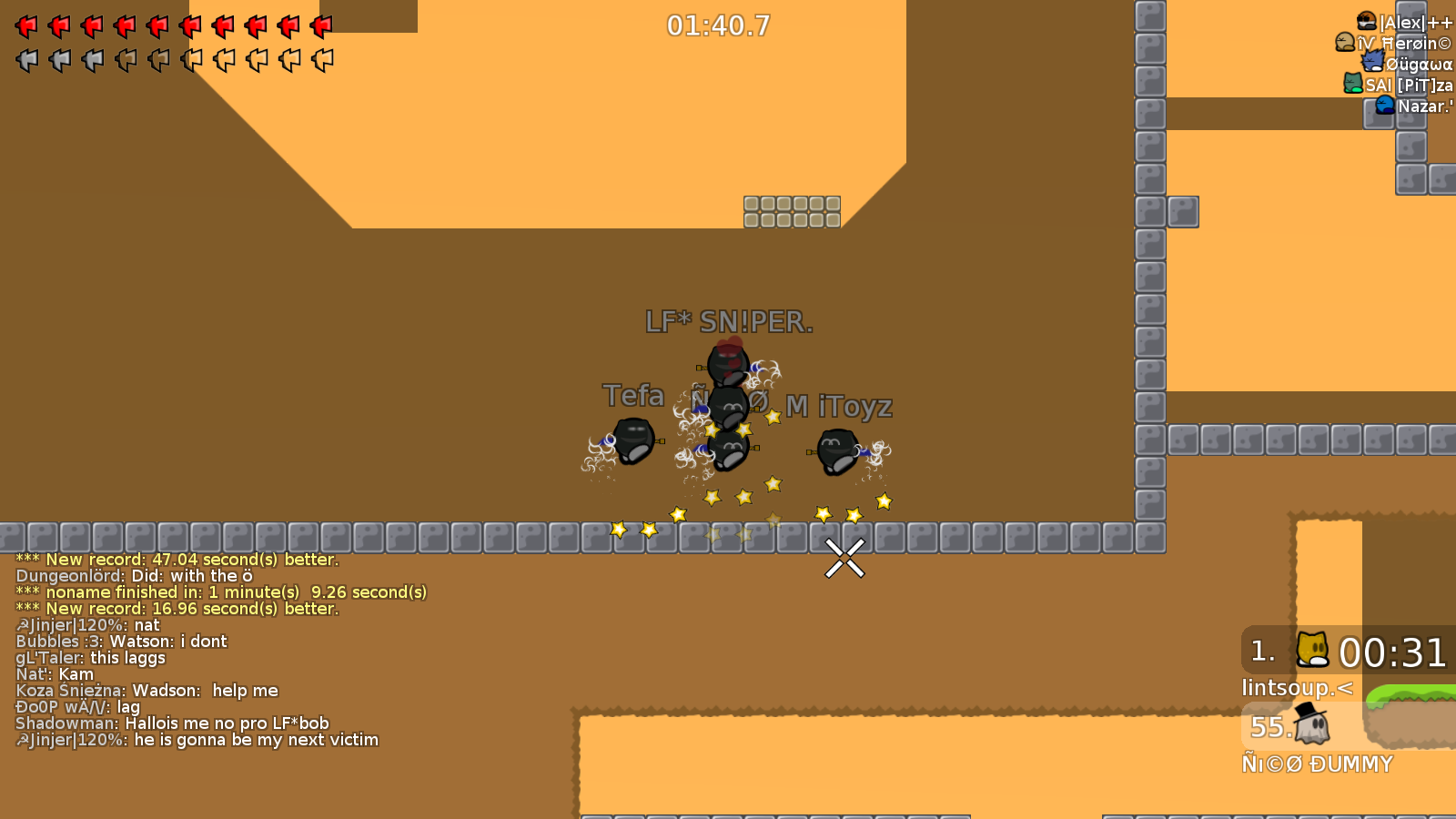1456x819 pixels.
Task: Click |Alex|++'s avatar icon
Action: click(1367, 22)
